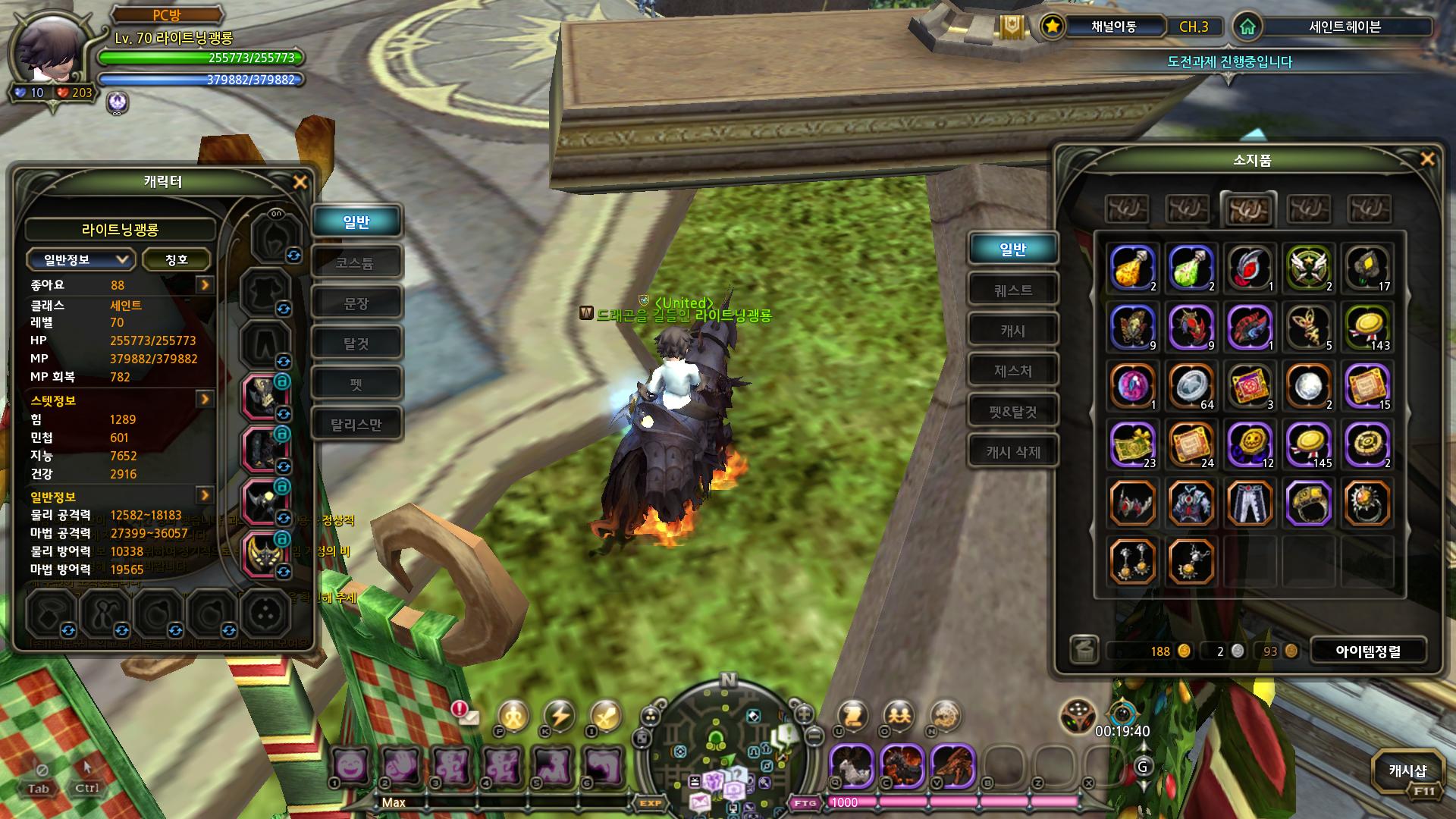Select the green potion item slot
Image resolution: width=1456 pixels, height=819 pixels.
click(1191, 268)
